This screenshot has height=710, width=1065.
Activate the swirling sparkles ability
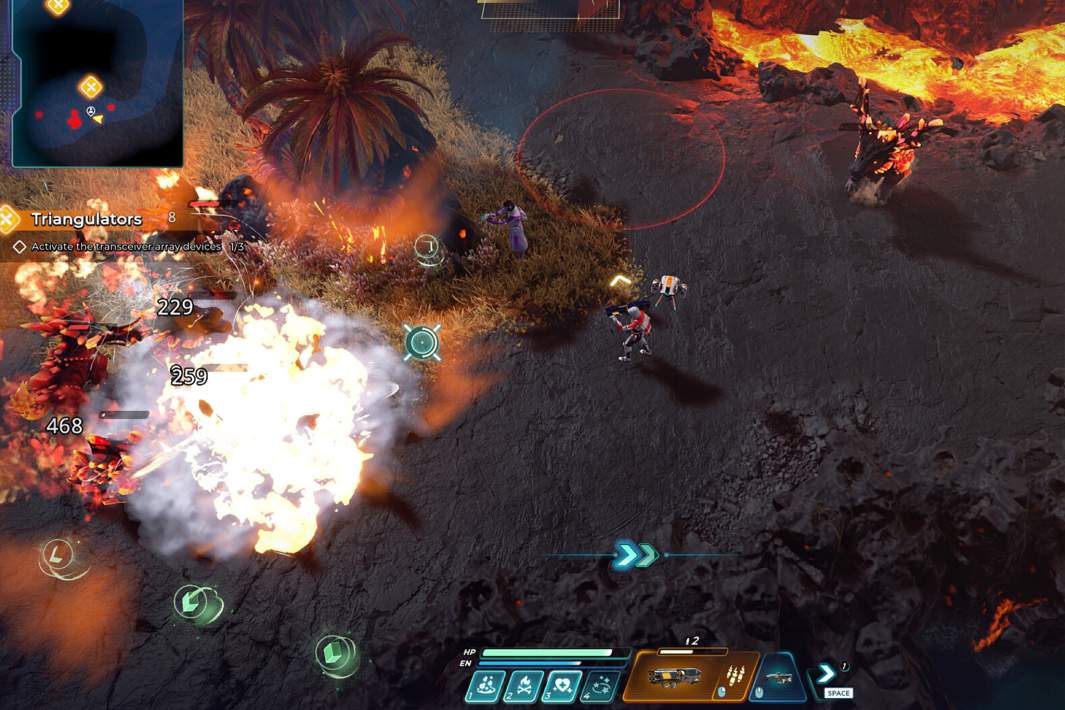tap(600, 686)
